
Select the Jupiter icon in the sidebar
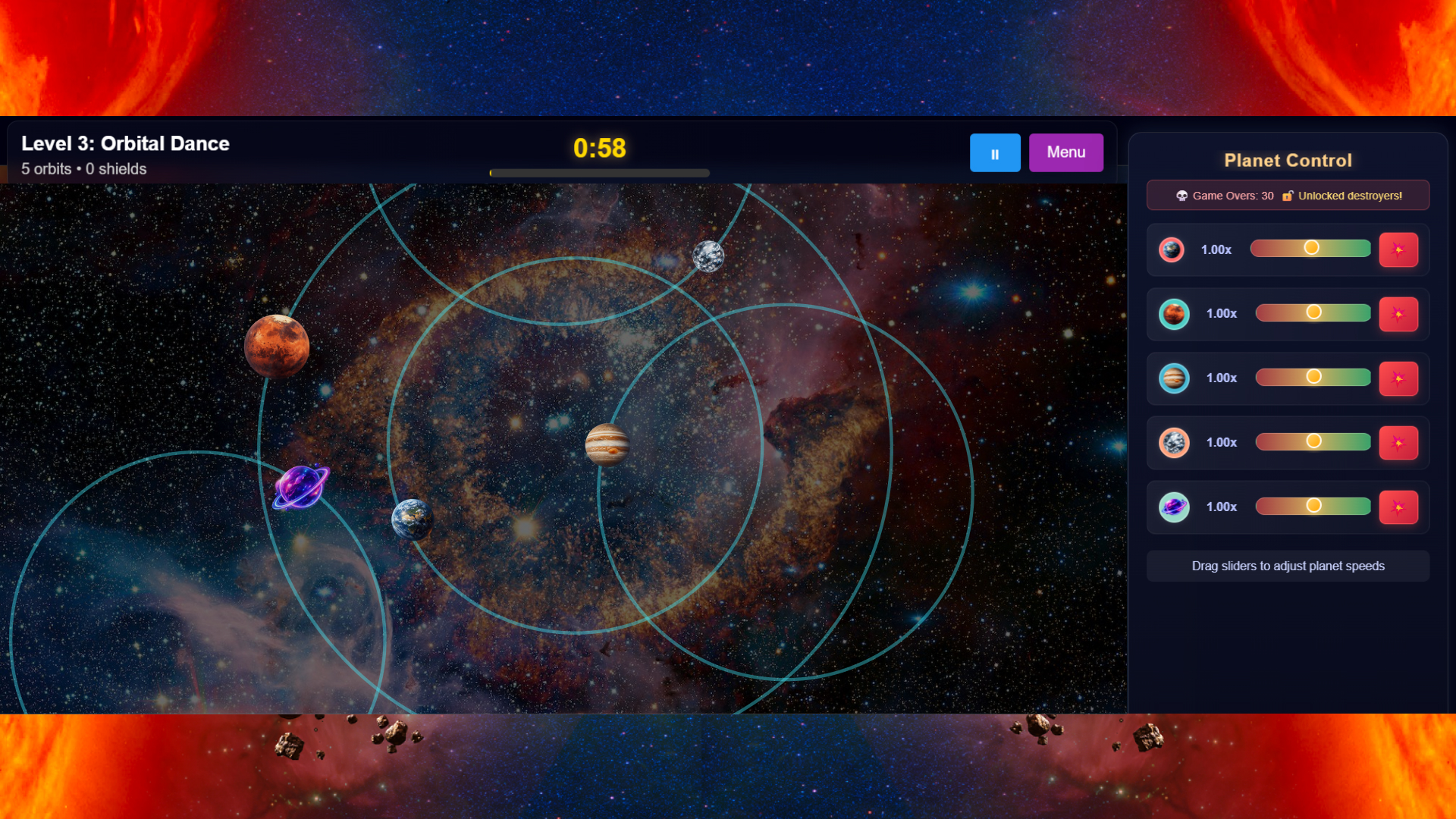tap(1175, 378)
